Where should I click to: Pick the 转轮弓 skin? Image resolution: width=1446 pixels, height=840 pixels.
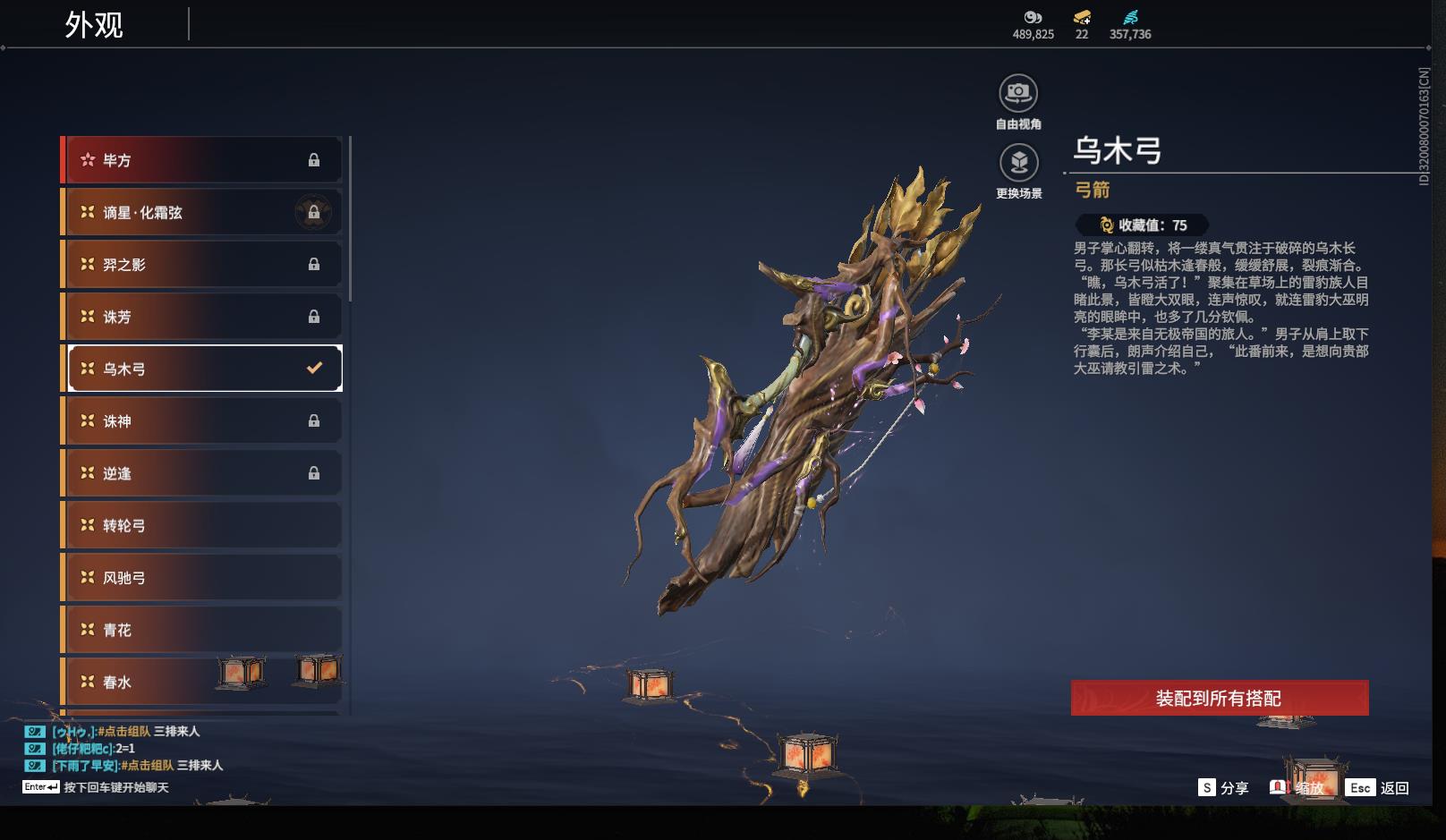tap(202, 525)
